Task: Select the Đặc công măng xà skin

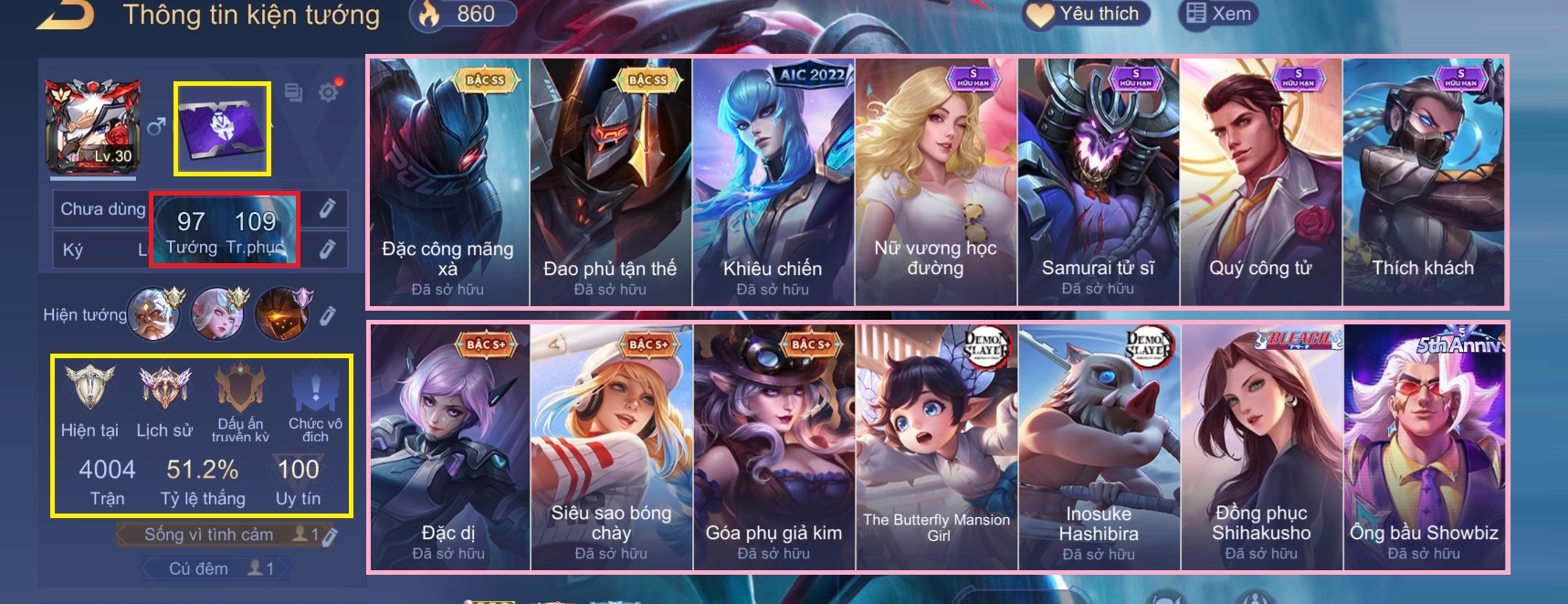Action: (448, 182)
